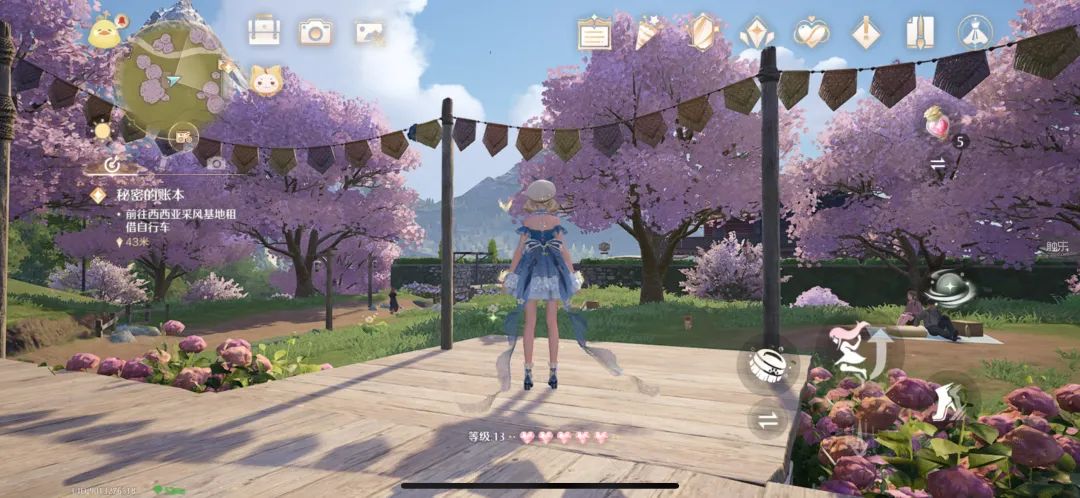Launch the camera photo mode

pyautogui.click(x=315, y=32)
